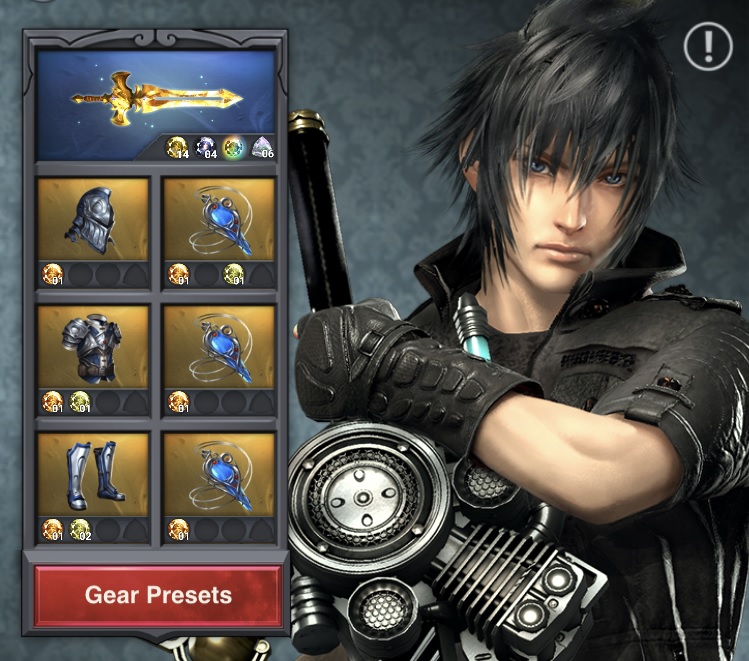Select the golden sword weapon slot
The height and width of the screenshot is (661, 749).
(x=156, y=103)
